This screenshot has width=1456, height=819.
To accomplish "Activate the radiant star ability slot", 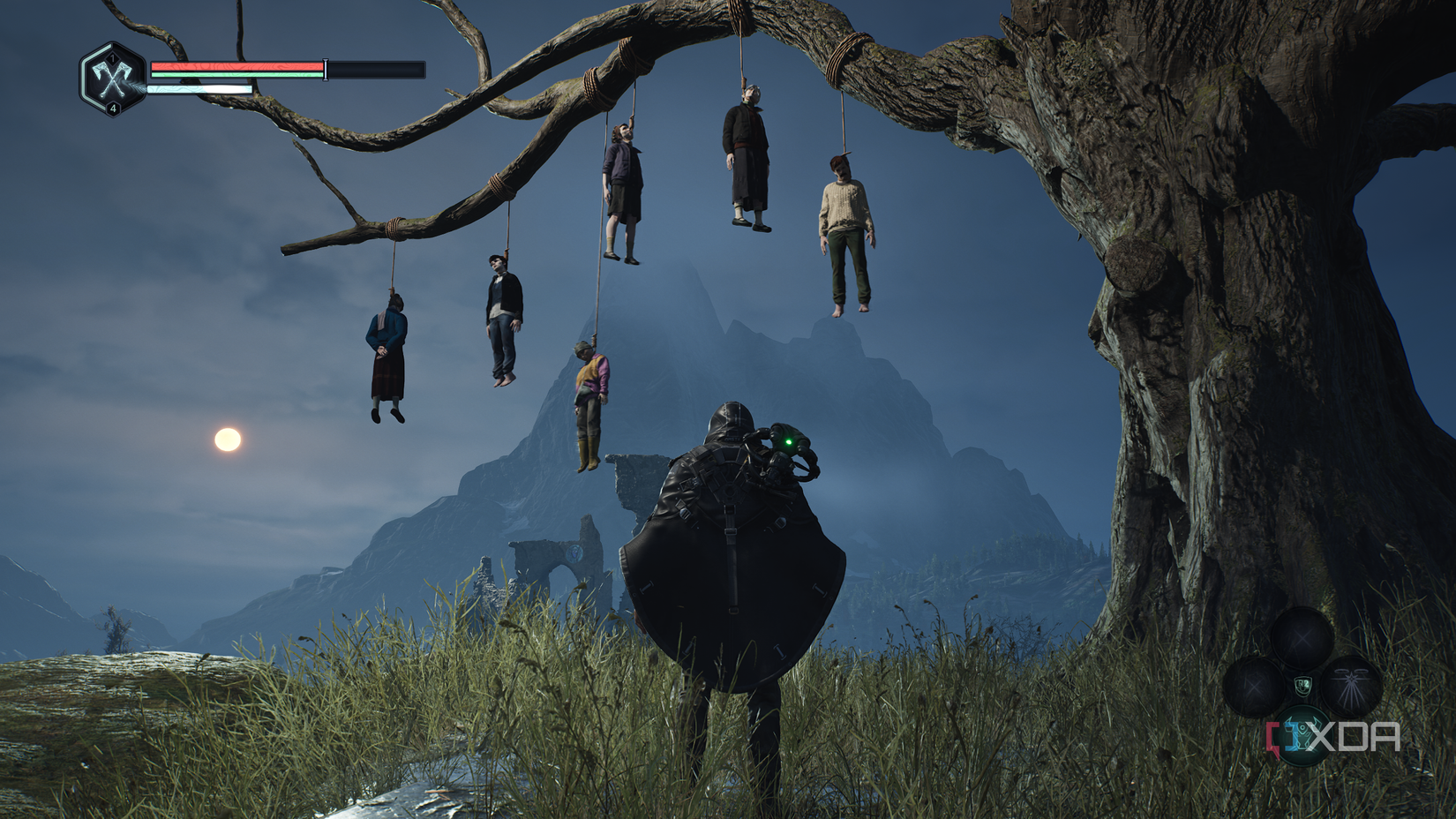I will tap(1350, 686).
